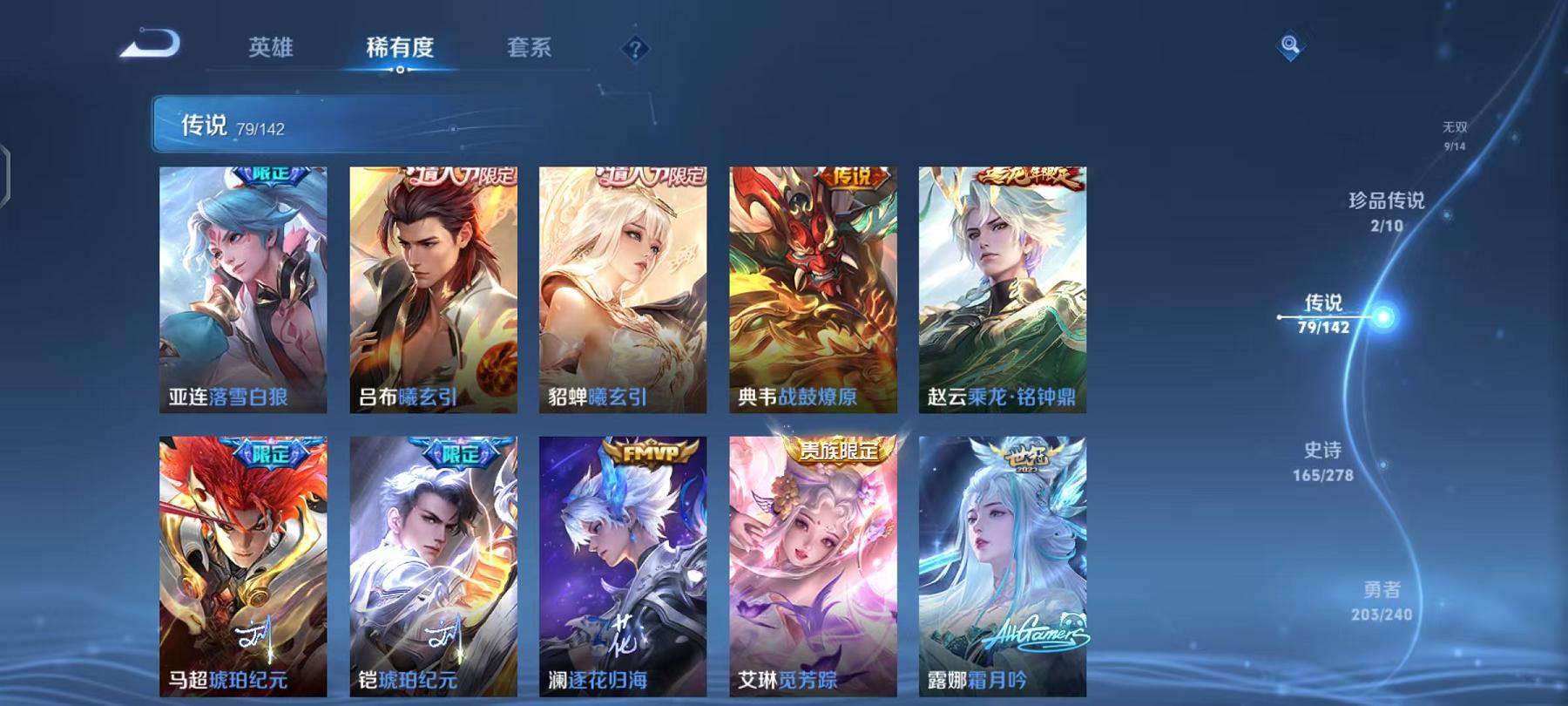Image resolution: width=1568 pixels, height=706 pixels.
Task: Click the question mark help icon
Action: 637,49
